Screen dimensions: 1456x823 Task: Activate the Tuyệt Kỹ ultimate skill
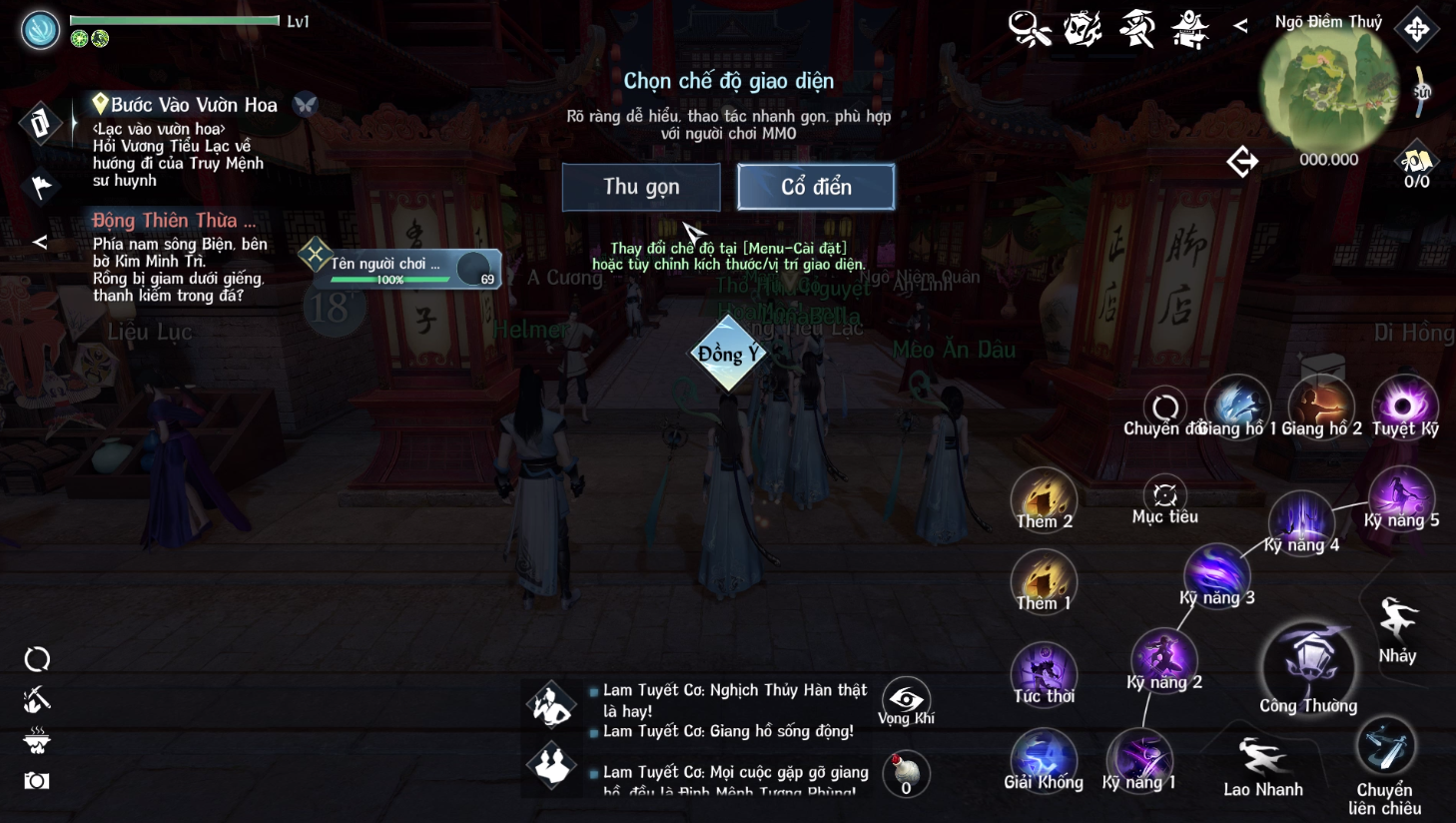(x=1404, y=407)
